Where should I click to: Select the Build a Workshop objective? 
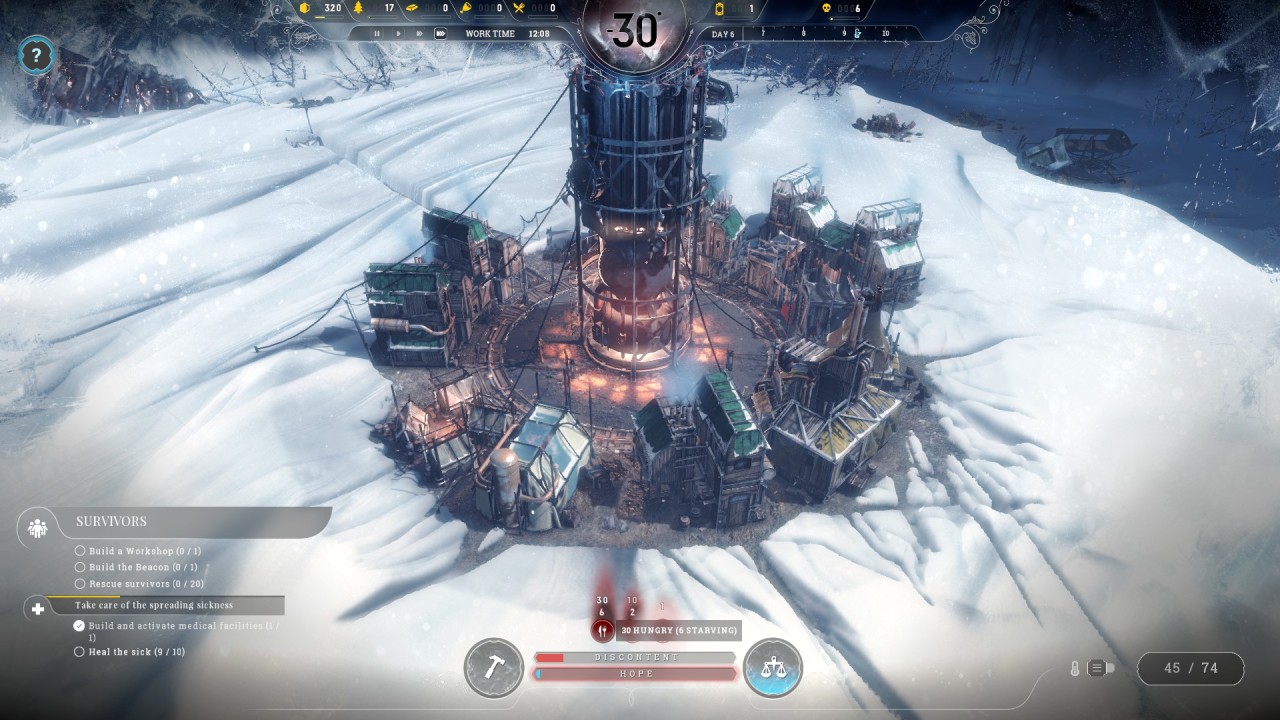pos(144,551)
